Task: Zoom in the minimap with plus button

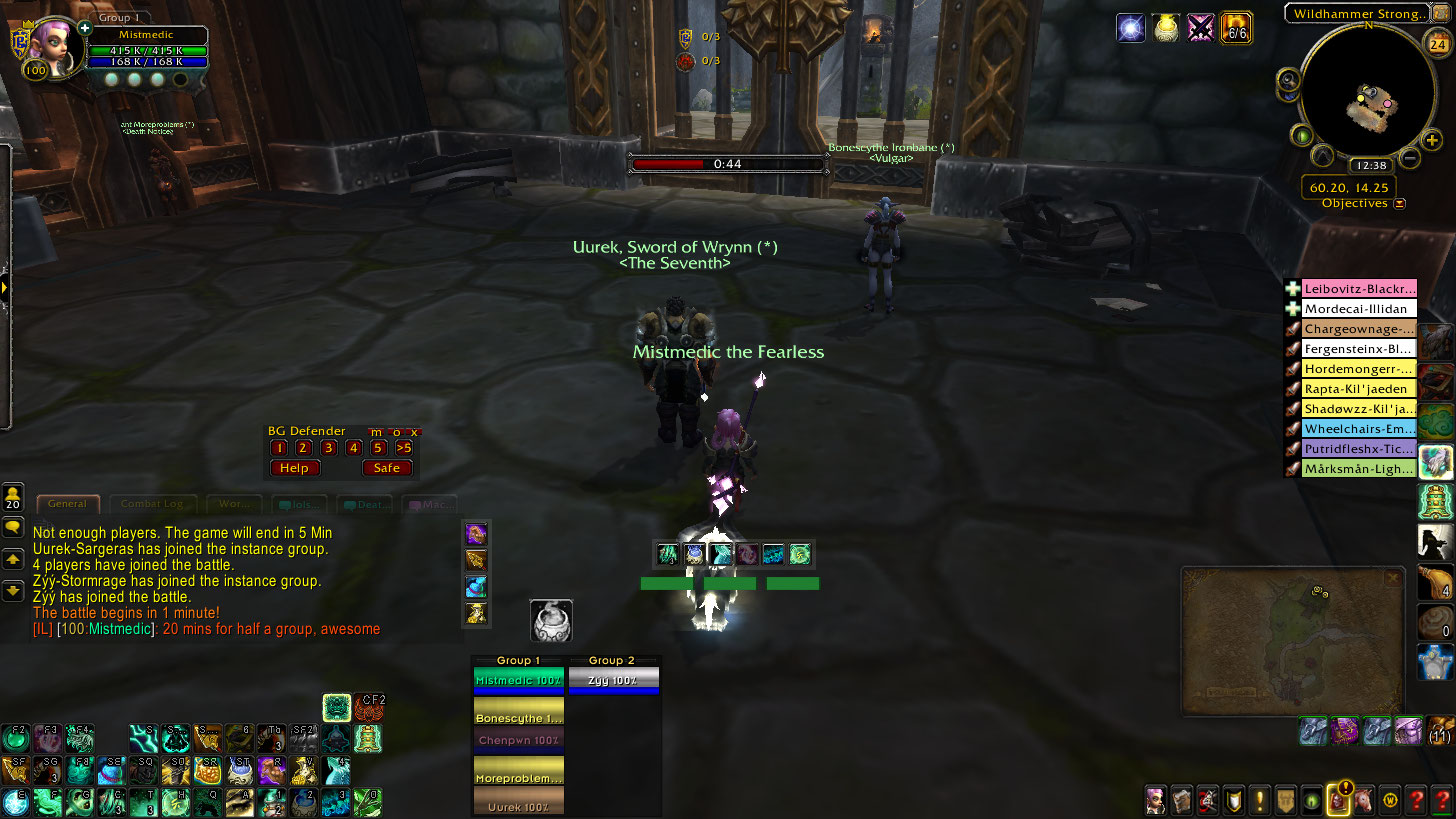Action: 1432,141
